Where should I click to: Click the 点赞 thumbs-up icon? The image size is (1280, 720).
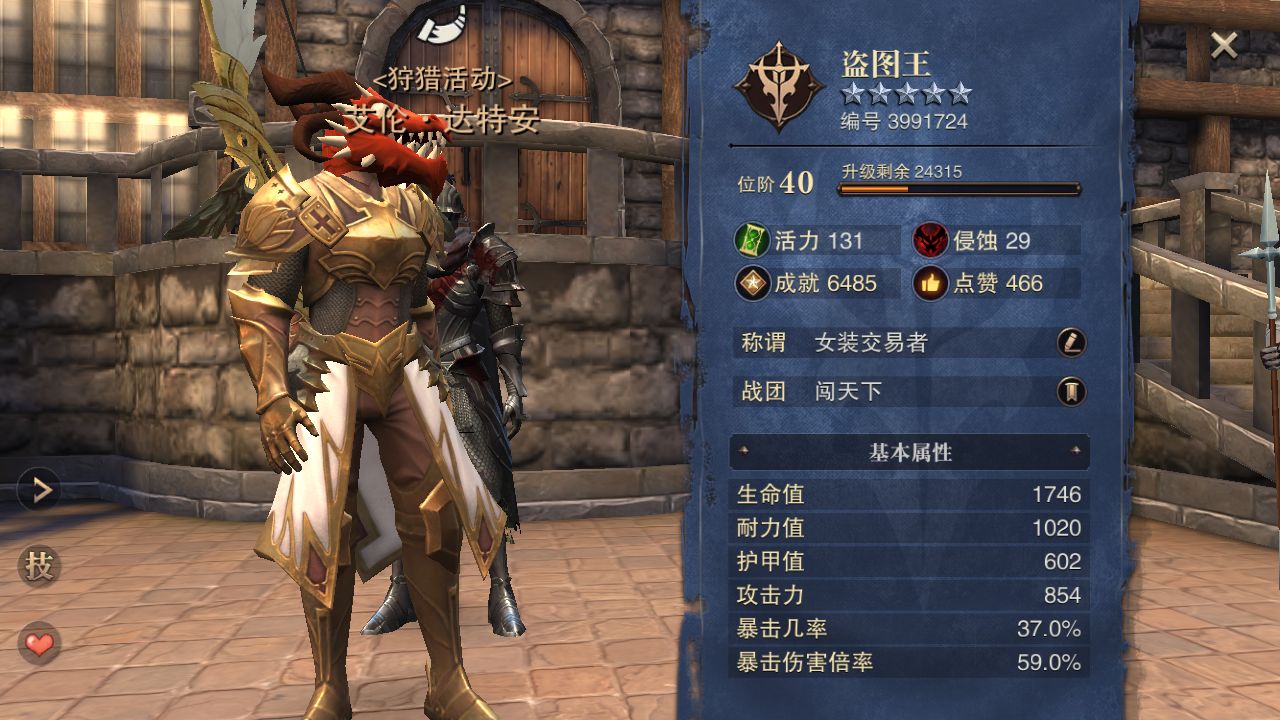(x=930, y=284)
